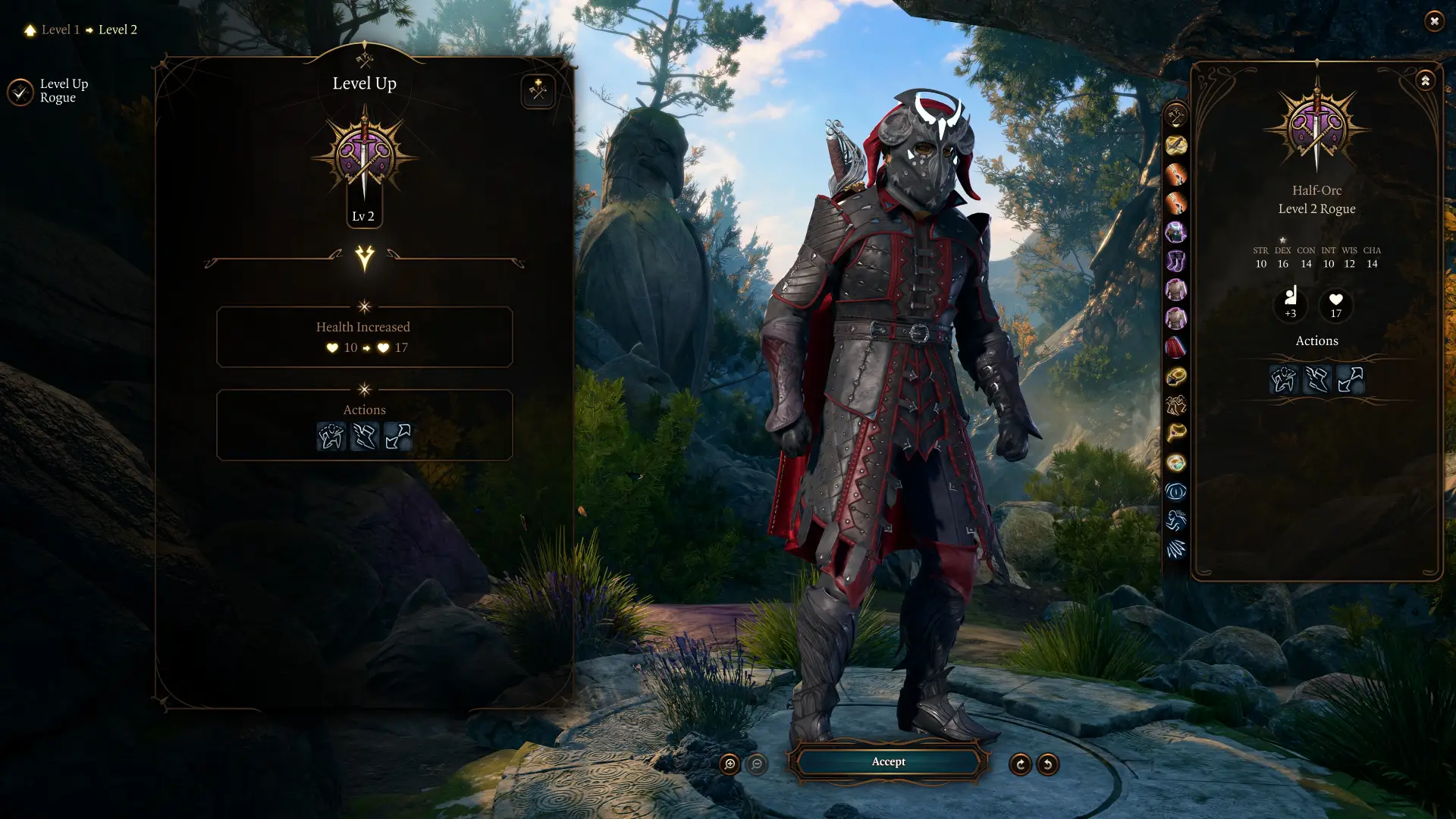1456x819 pixels.
Task: Rotate the character counter-clockwise
Action: (x=1047, y=764)
